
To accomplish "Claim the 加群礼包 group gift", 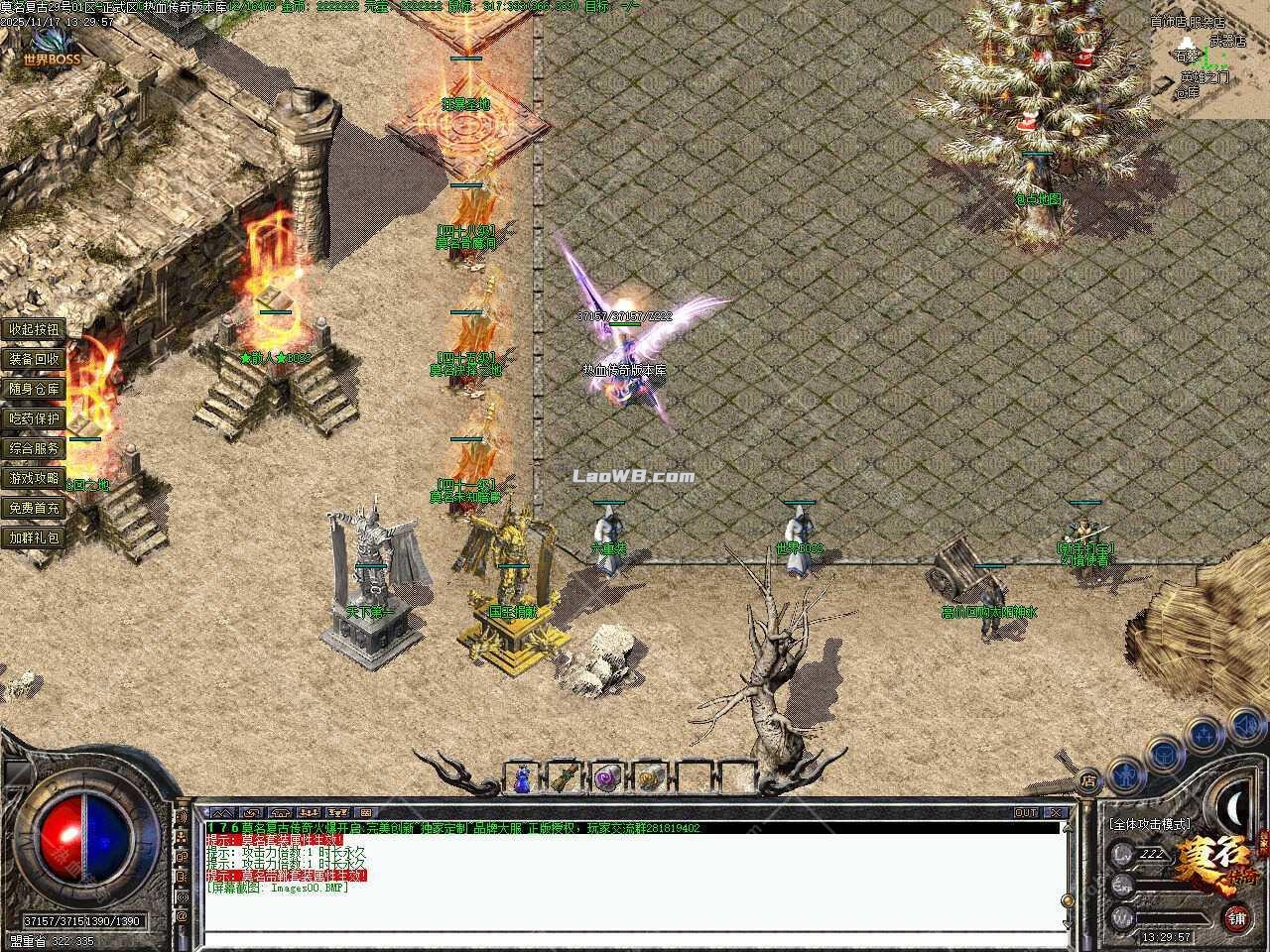I will (x=33, y=537).
